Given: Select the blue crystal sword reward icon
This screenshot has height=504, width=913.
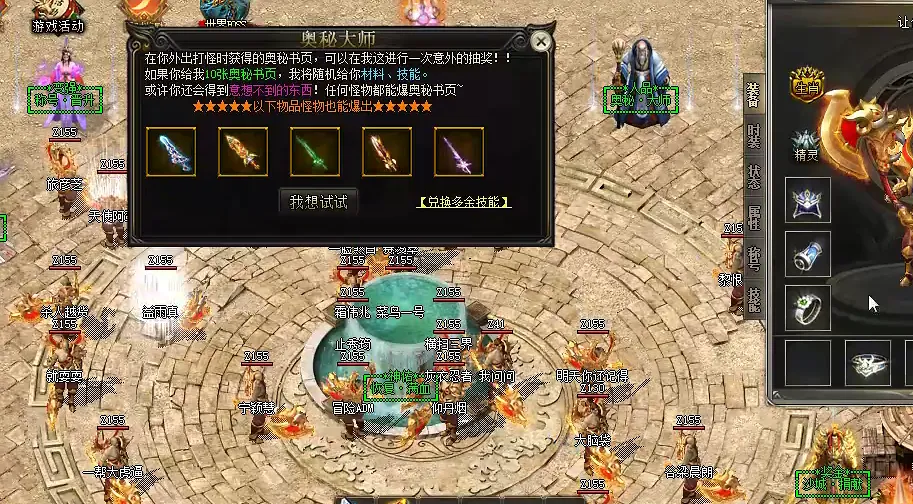Looking at the screenshot, I should pyautogui.click(x=171, y=152).
